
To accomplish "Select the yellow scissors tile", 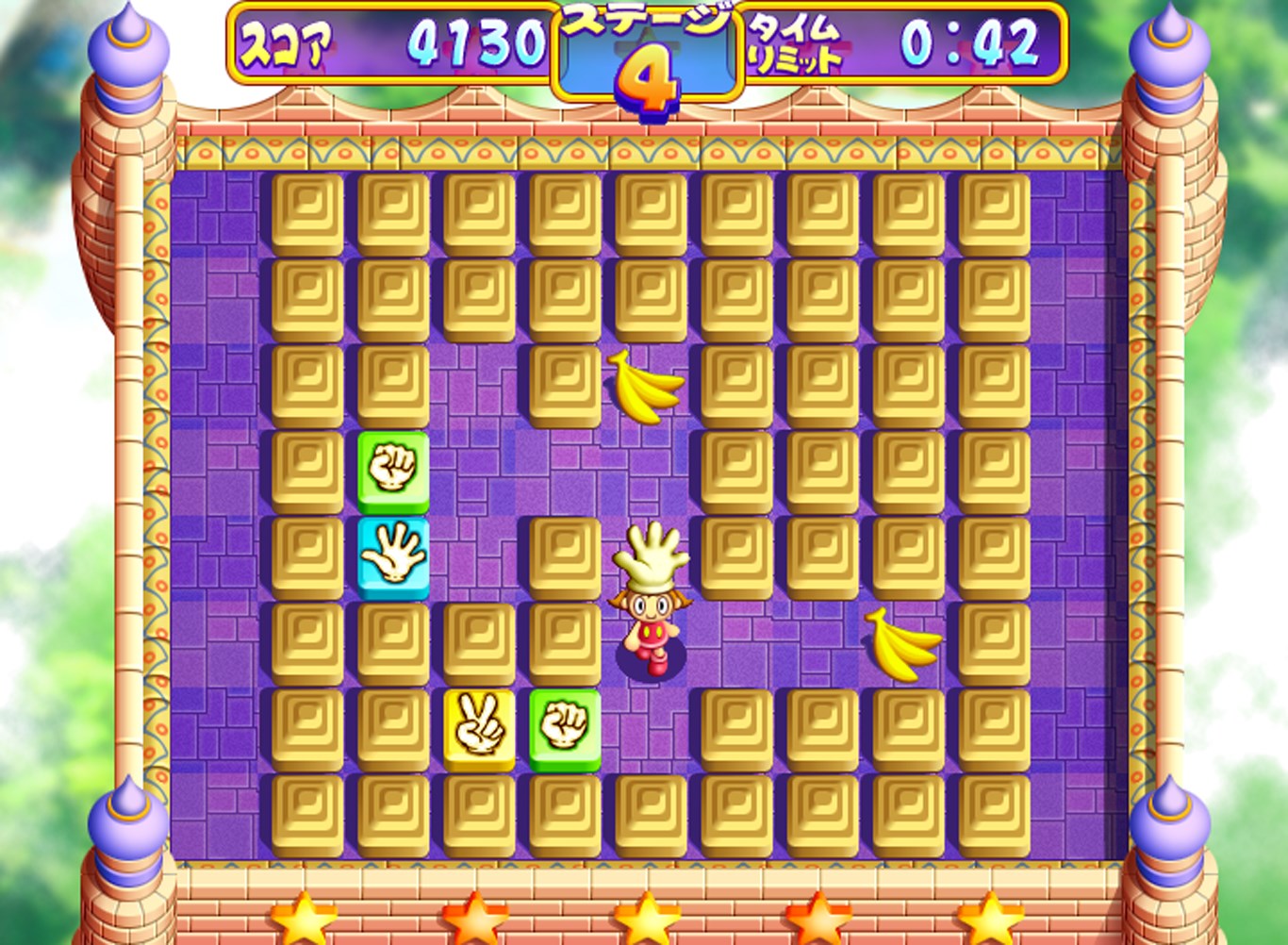I will pos(479,726).
